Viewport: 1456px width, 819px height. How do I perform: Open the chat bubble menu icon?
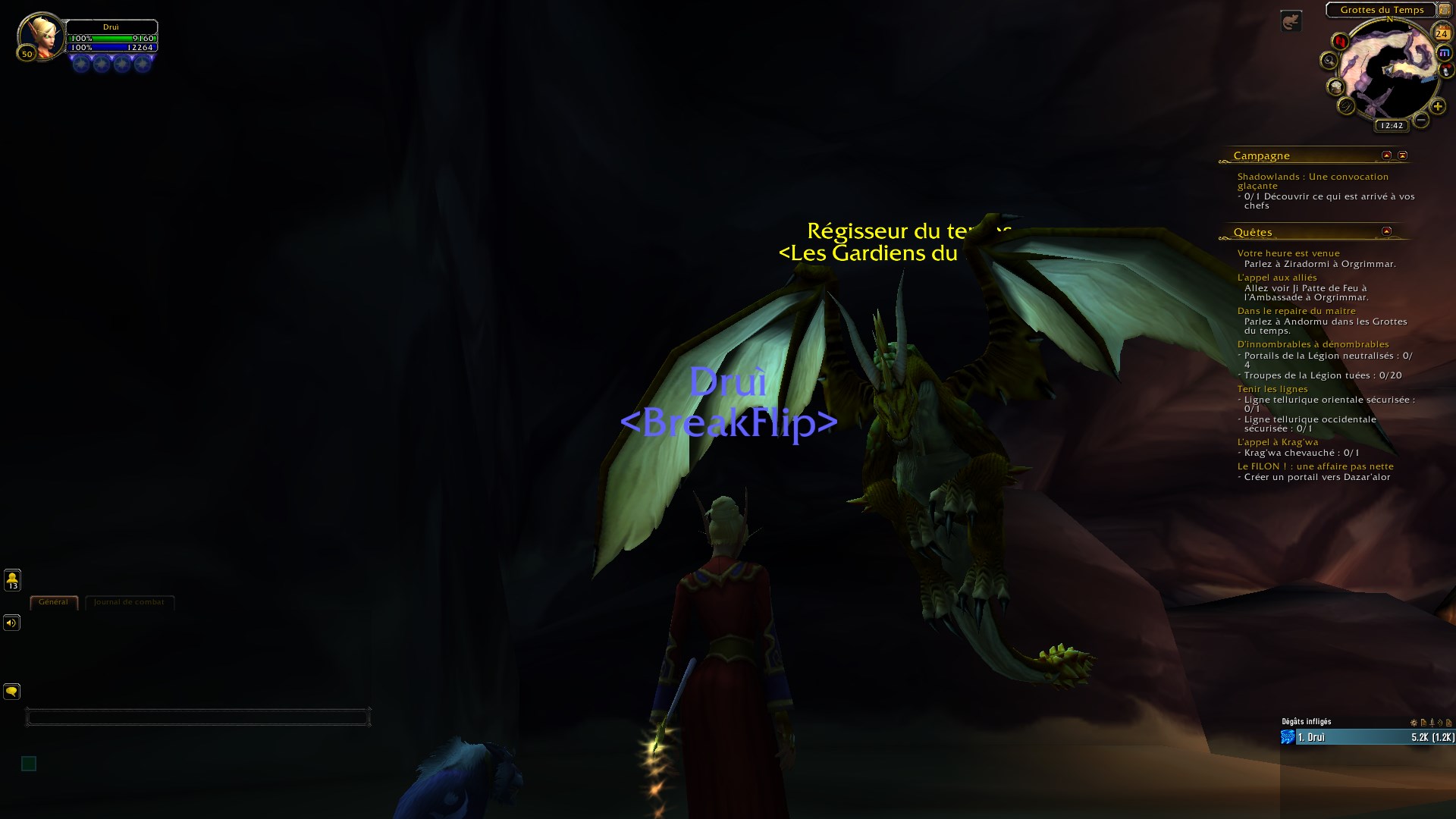coord(11,692)
